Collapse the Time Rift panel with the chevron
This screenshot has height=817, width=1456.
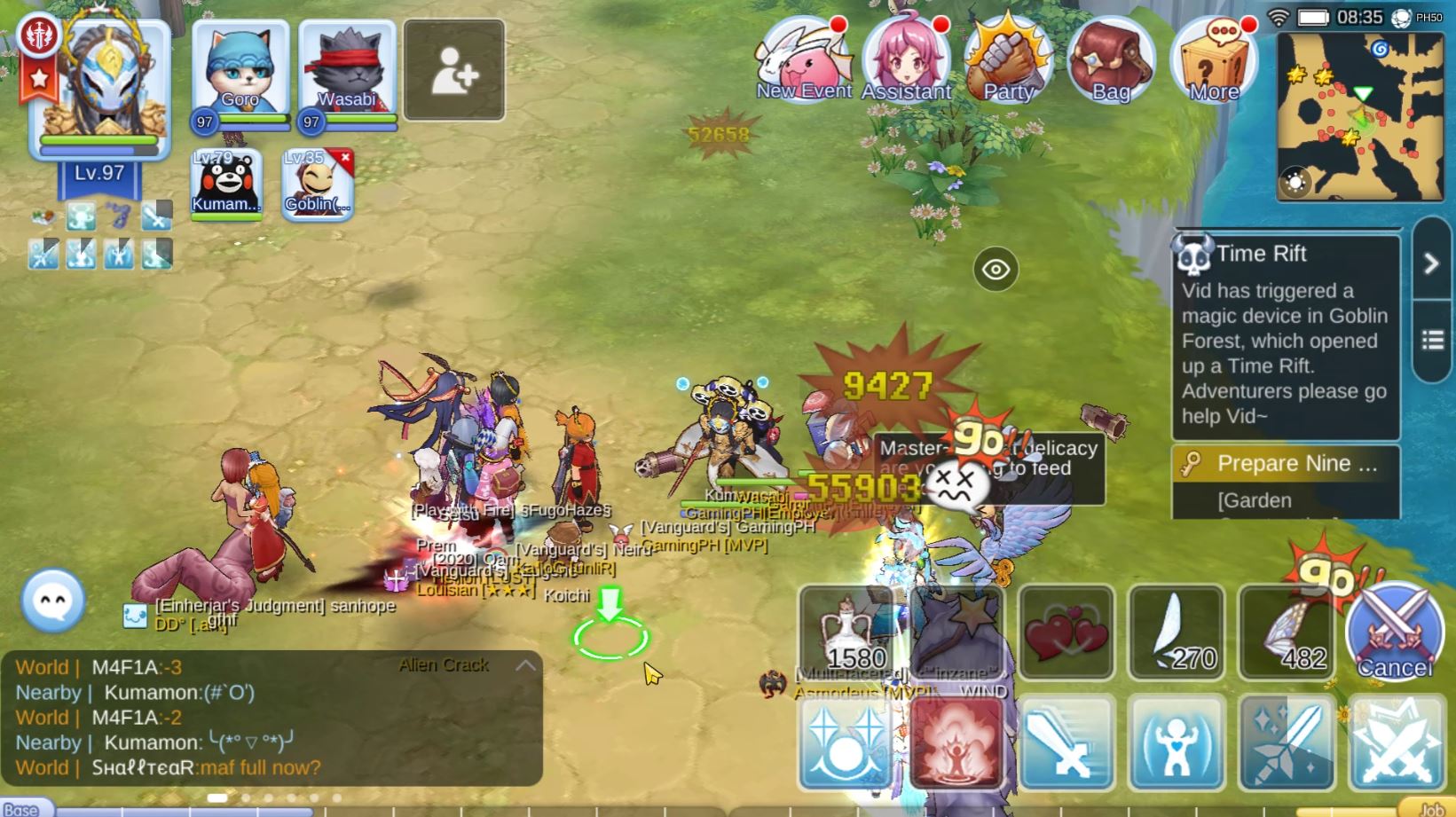coord(1431,263)
